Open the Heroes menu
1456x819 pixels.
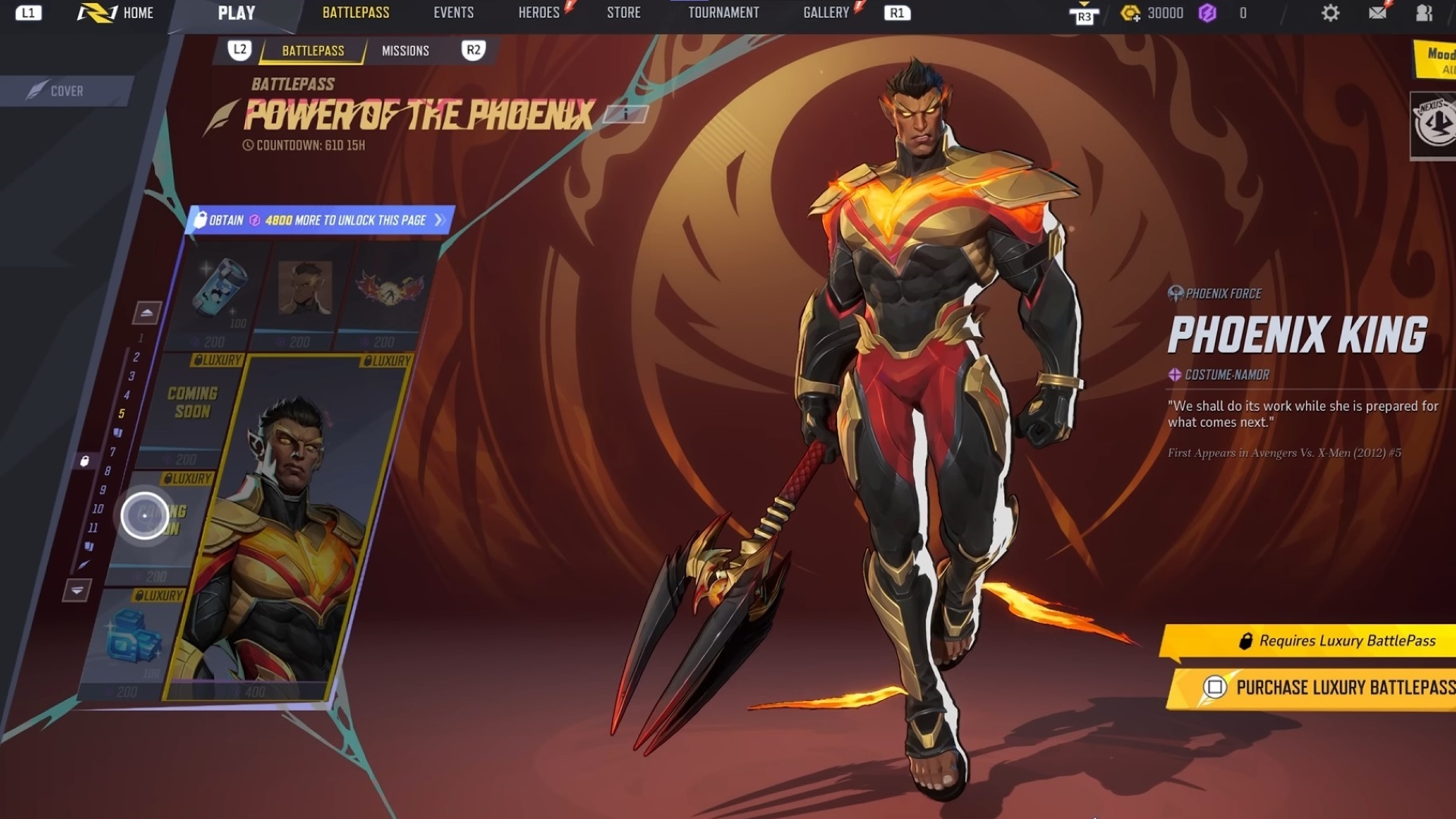[x=538, y=13]
